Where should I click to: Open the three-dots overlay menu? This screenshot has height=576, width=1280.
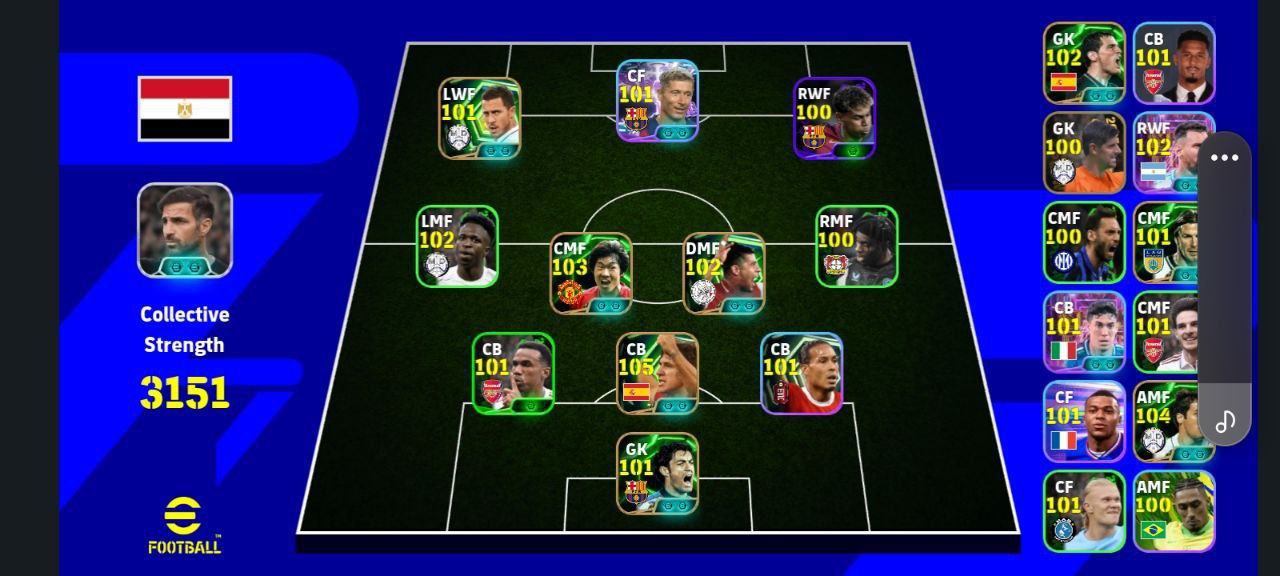[1224, 158]
